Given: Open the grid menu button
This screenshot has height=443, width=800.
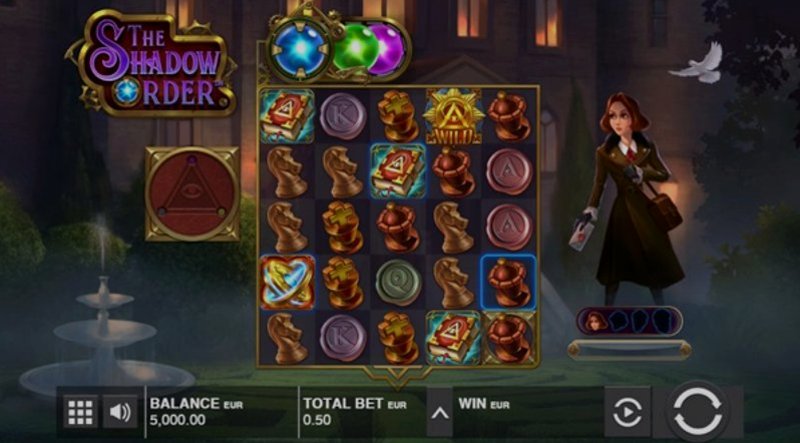Looking at the screenshot, I should click(80, 411).
